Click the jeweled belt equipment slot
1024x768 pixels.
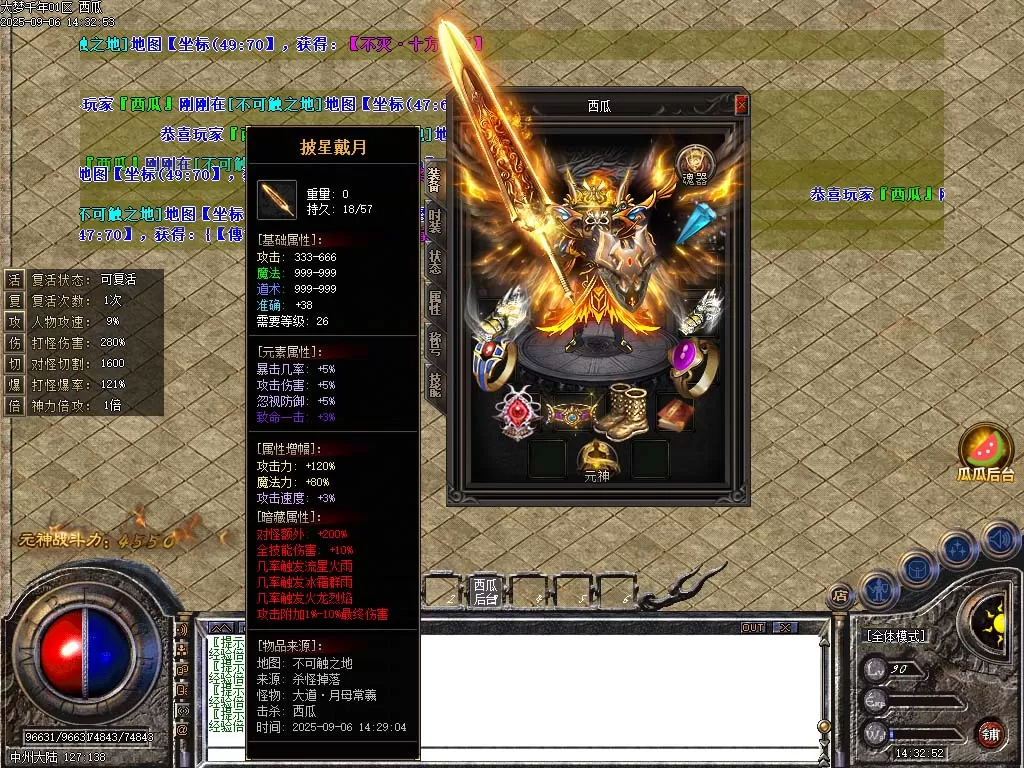(572, 411)
